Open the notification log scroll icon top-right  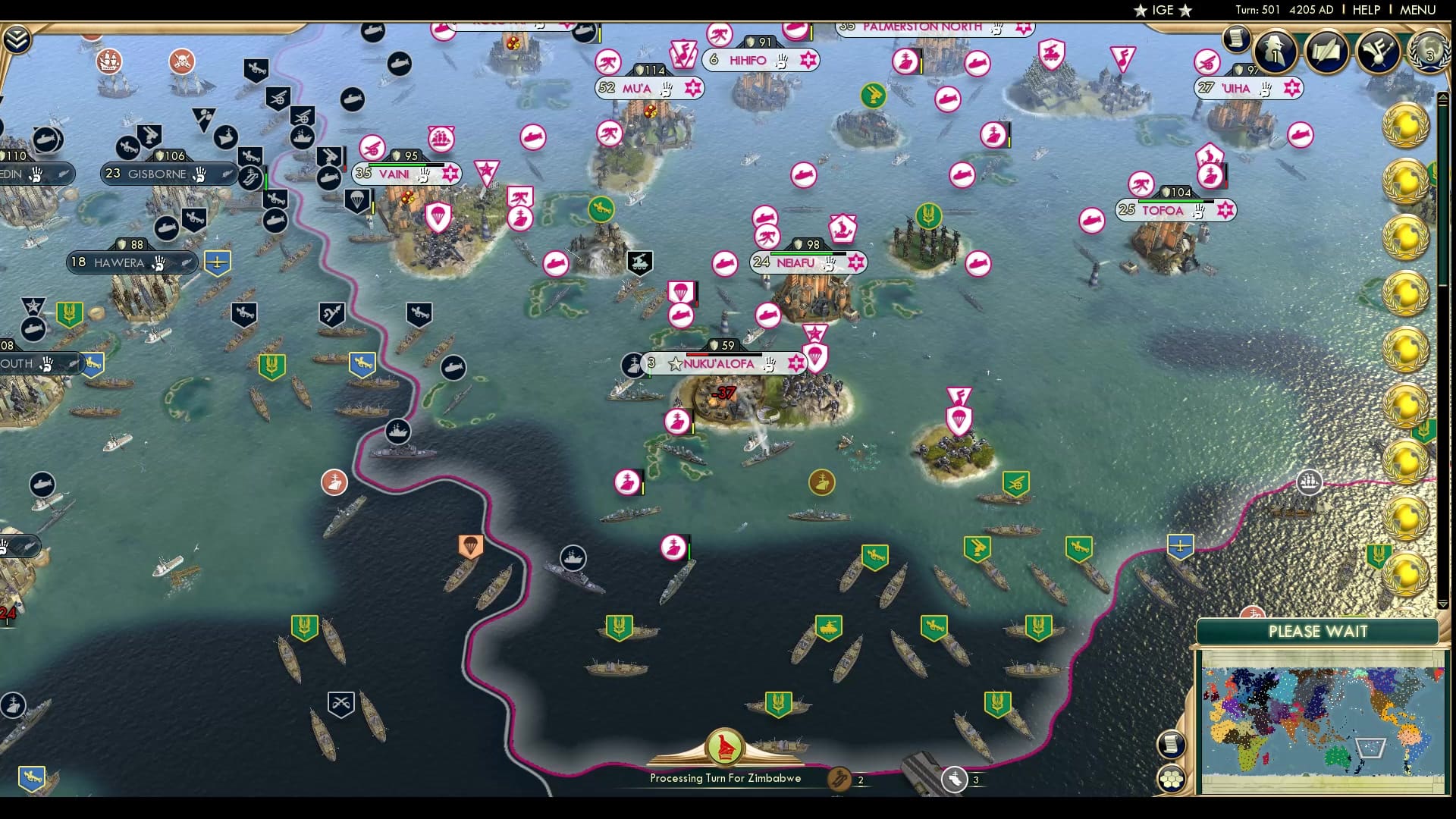pos(1237,39)
